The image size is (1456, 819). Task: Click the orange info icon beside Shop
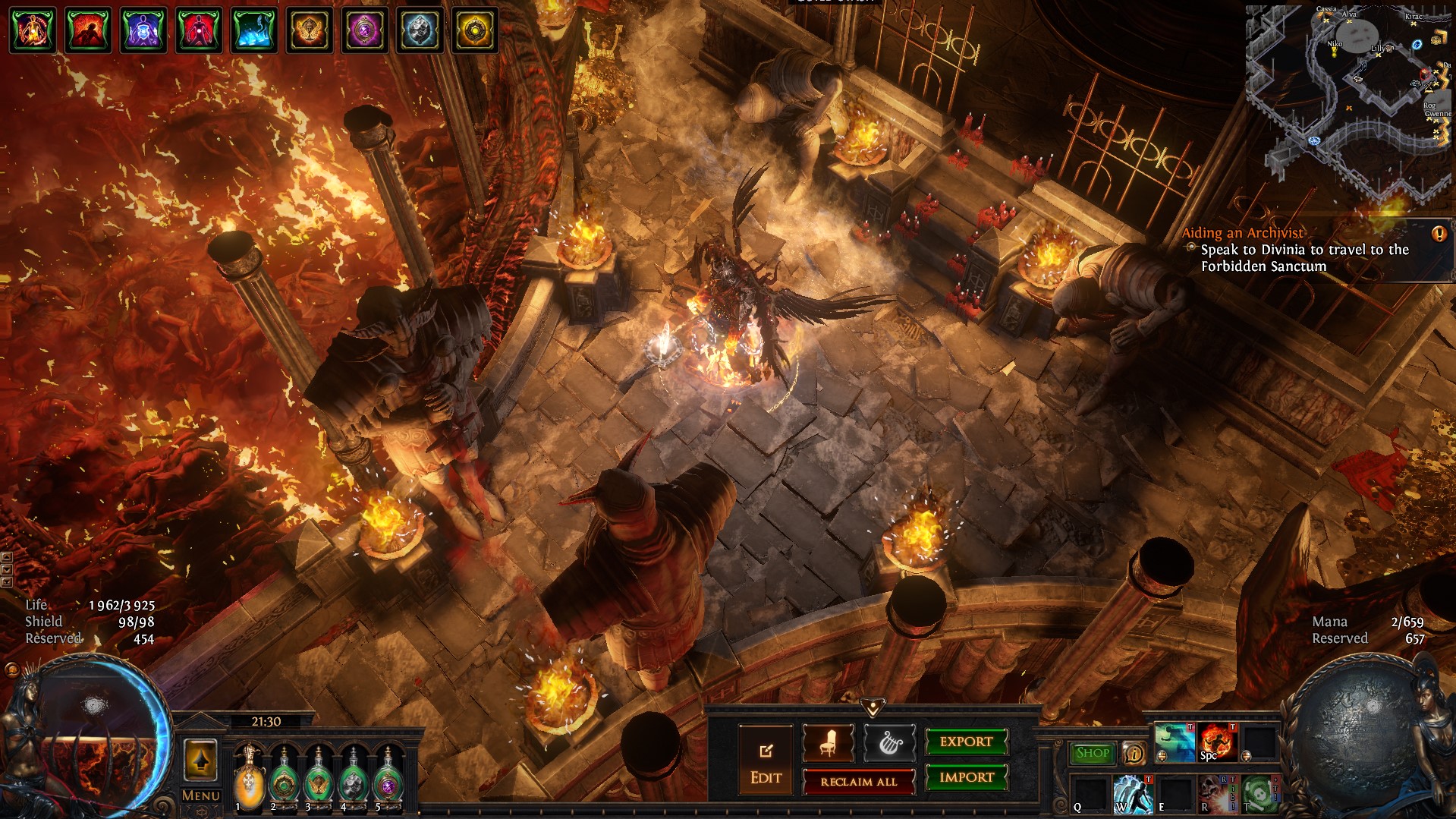click(1134, 753)
